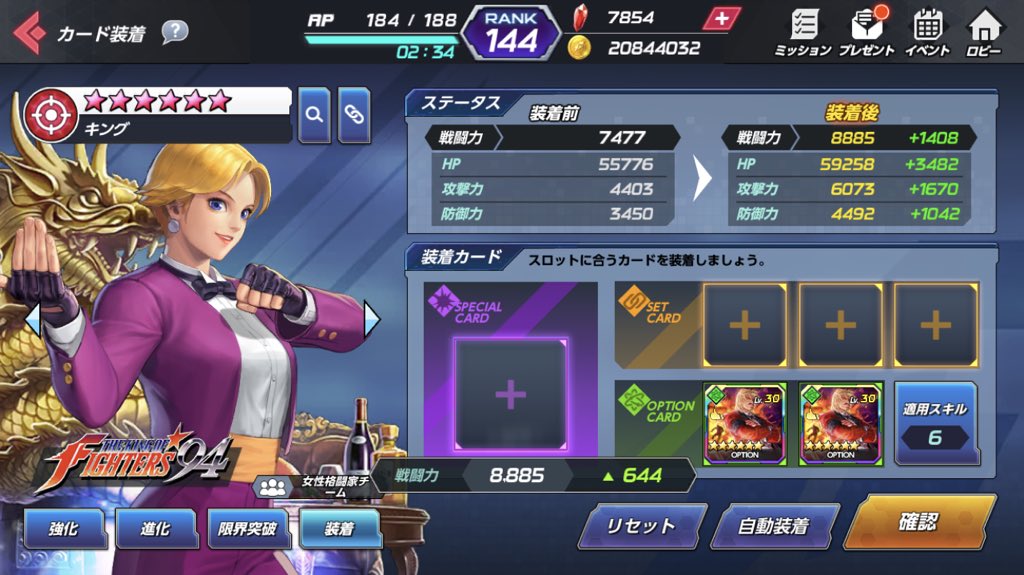The image size is (1024, 575).
Task: Switch to the 進化 evolve tab
Action: click(155, 529)
